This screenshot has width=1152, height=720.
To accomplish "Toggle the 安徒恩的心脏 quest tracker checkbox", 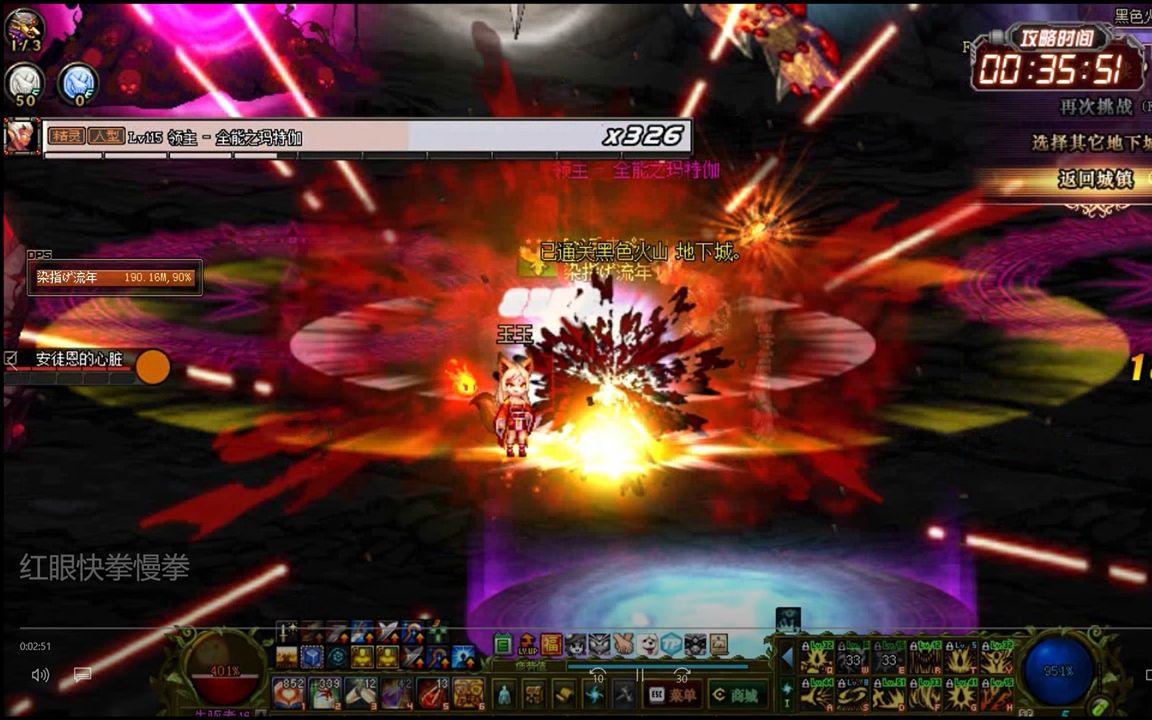I will click(x=11, y=357).
